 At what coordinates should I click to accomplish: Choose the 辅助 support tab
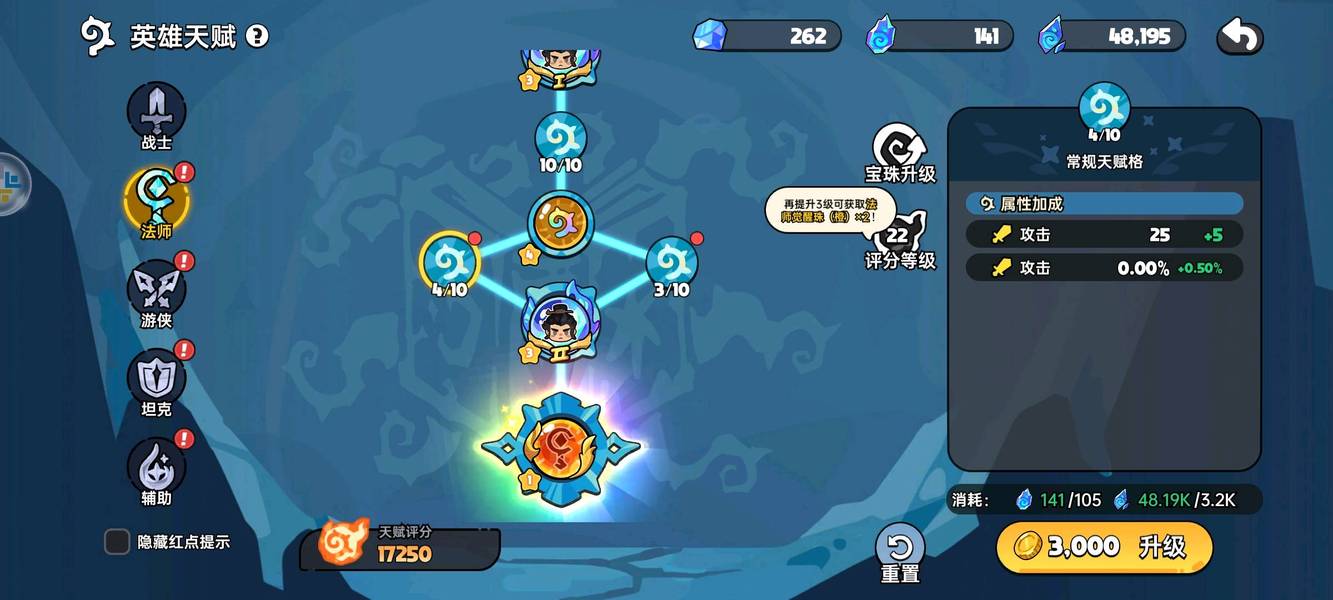point(156,467)
